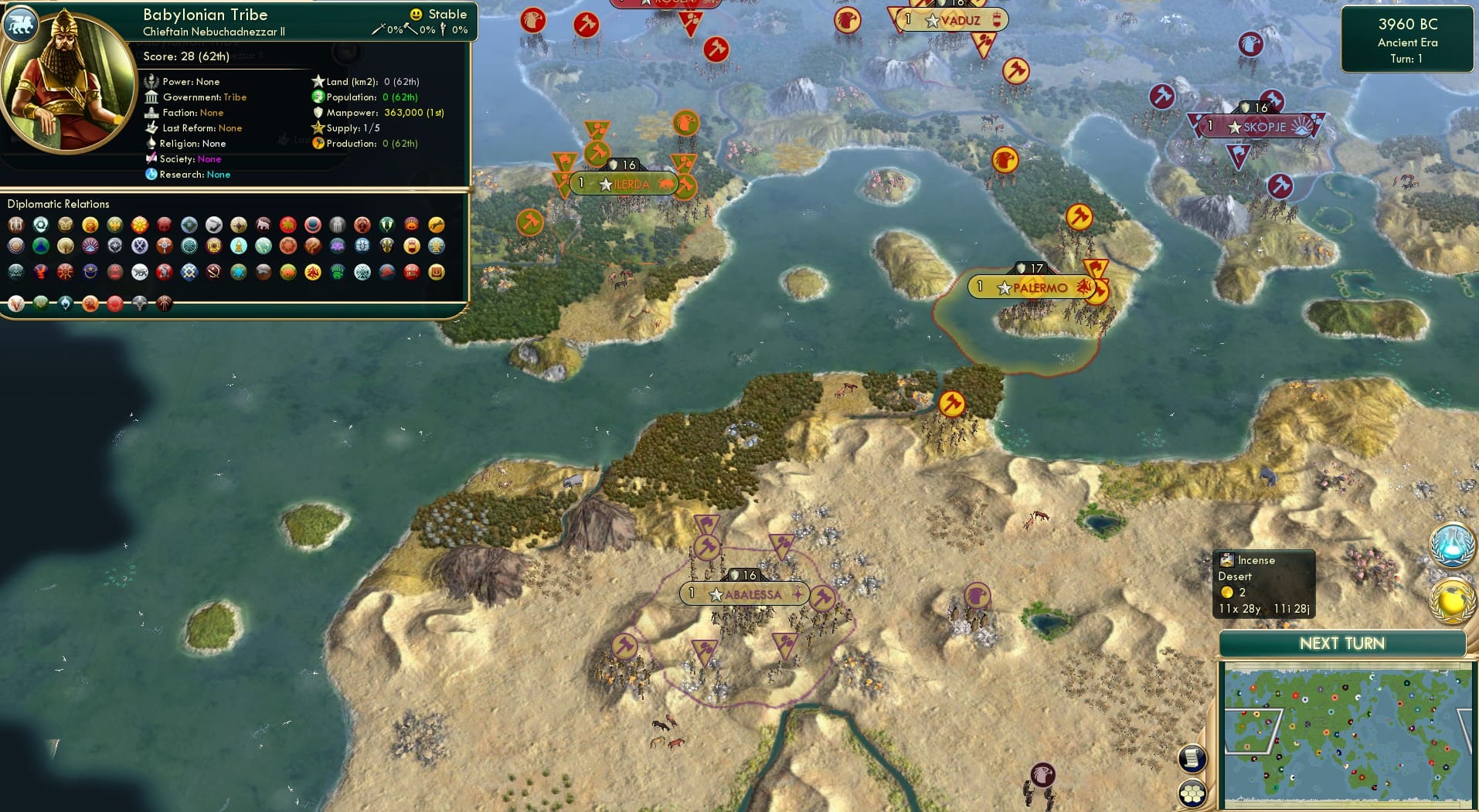
Task: Click the Supply star icon
Action: click(x=316, y=127)
